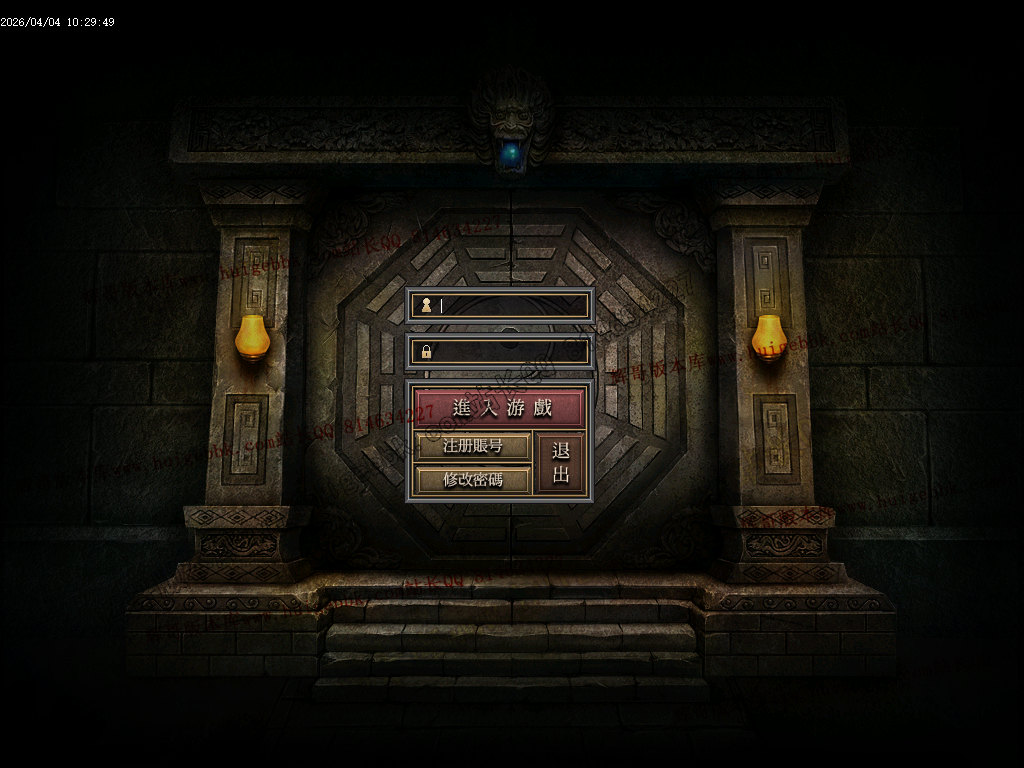Open the 注册账号 register account option
Screen dimensions: 1024x768
tap(473, 446)
